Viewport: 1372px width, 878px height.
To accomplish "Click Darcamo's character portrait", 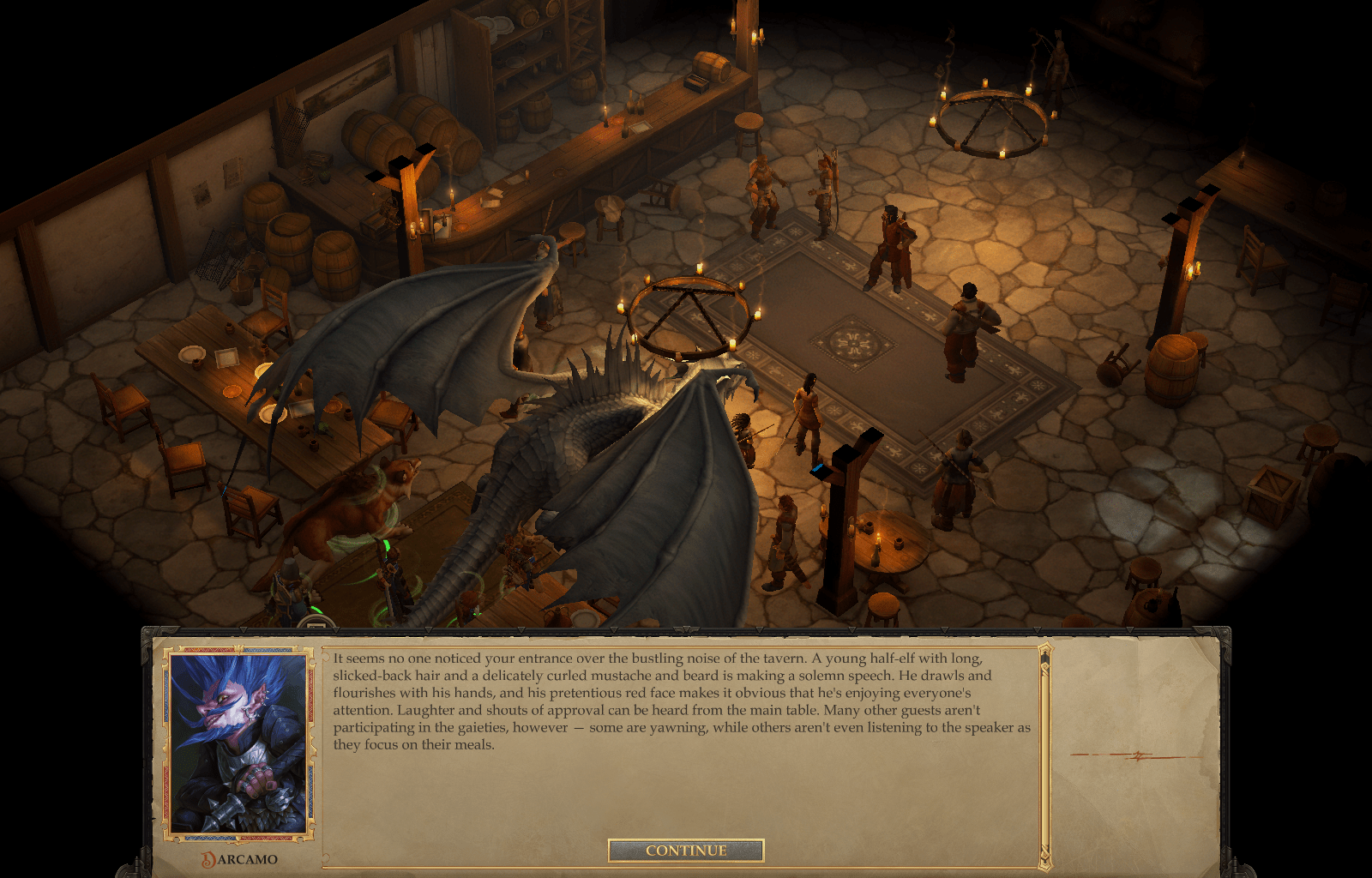I will [x=238, y=742].
